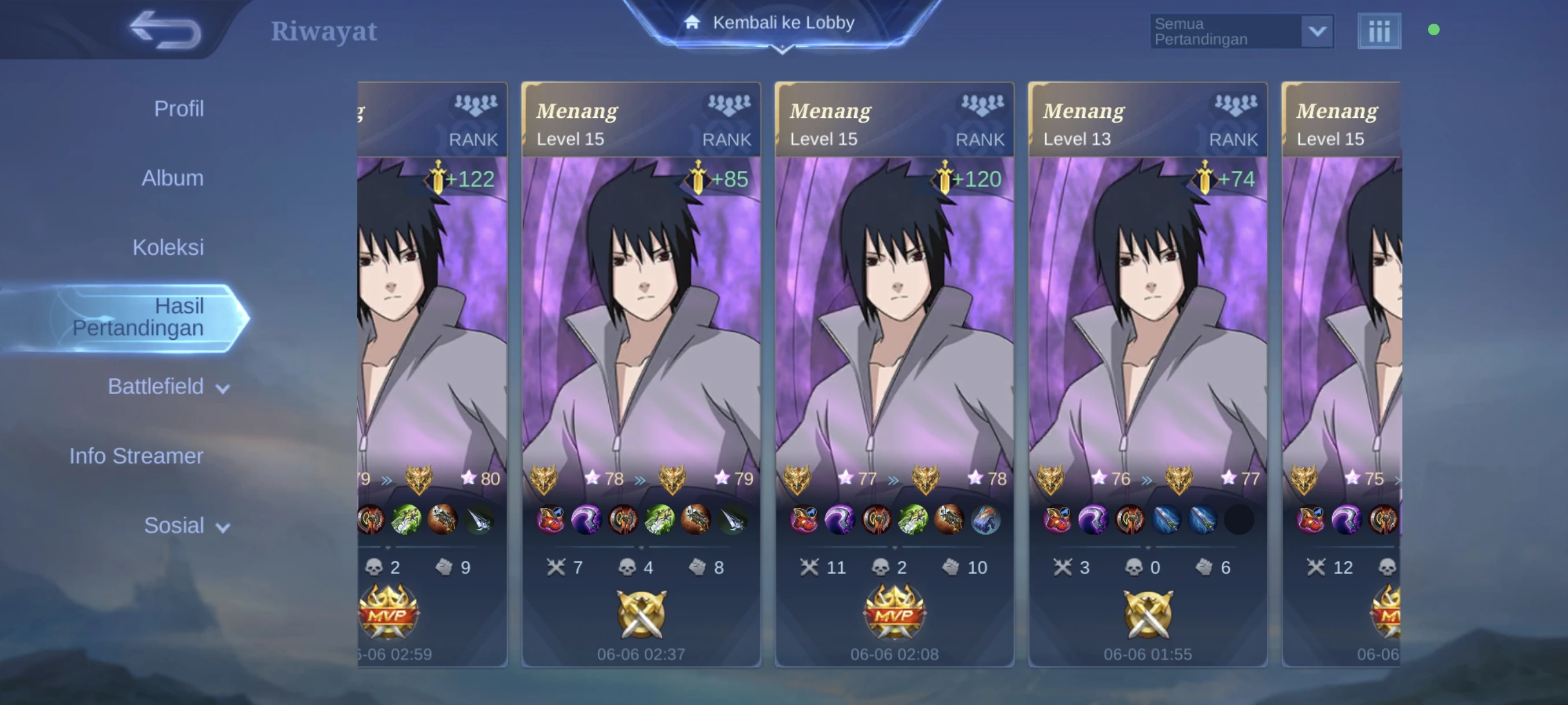Select the Koleksi tab
1568x705 pixels.
168,247
